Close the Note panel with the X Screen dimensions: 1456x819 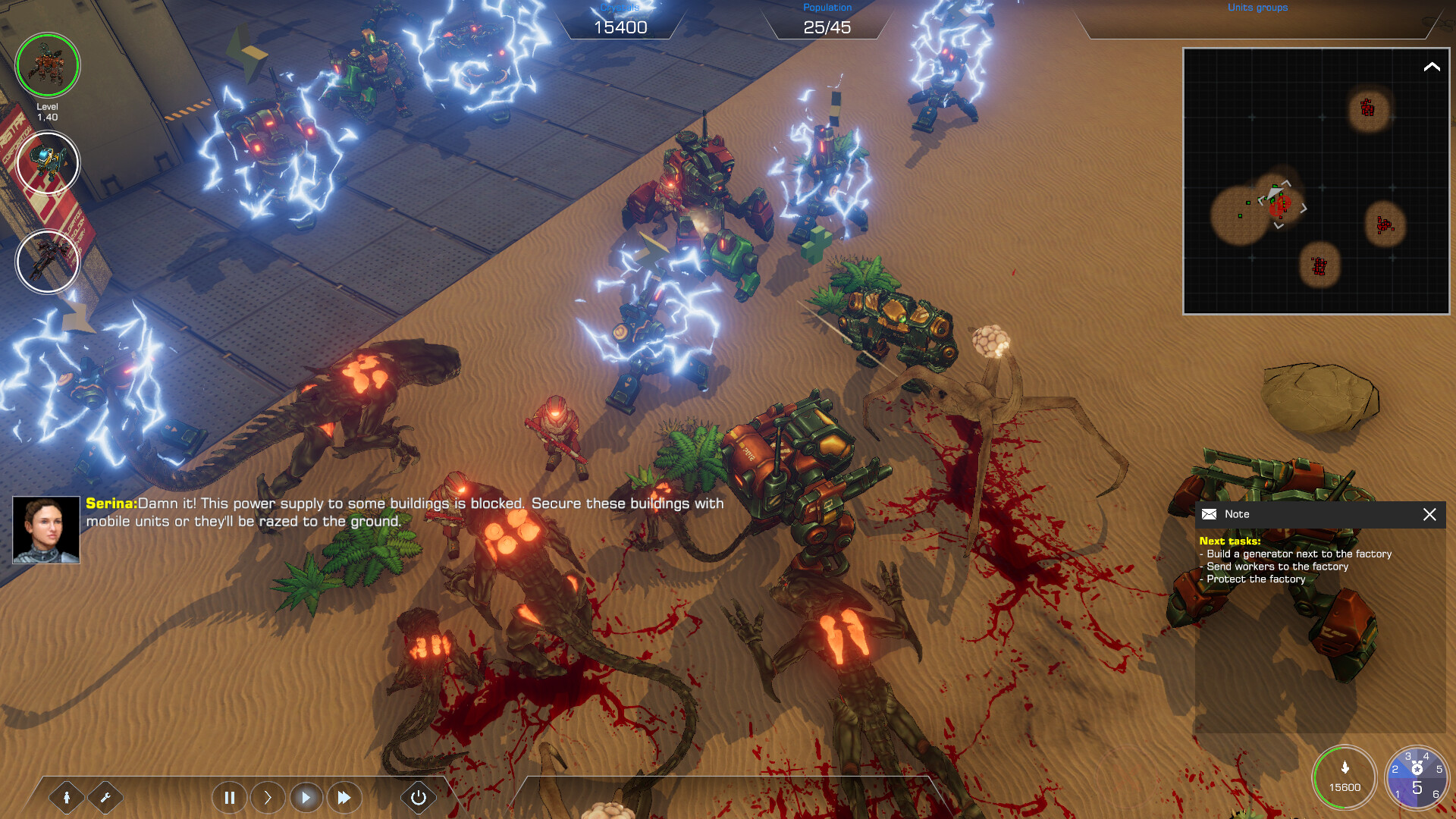tap(1430, 514)
